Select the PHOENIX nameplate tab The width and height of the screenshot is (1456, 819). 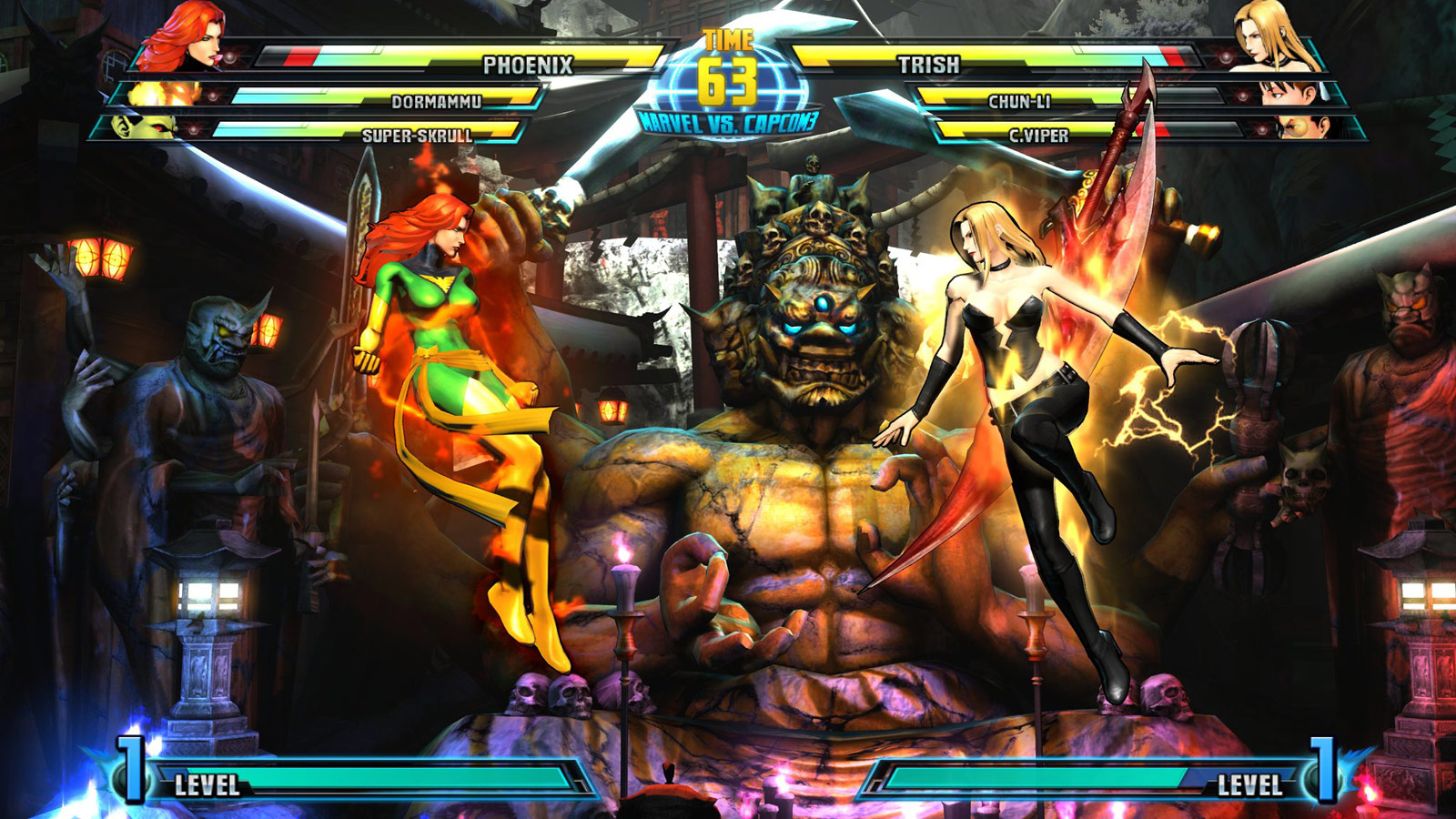tap(528, 64)
